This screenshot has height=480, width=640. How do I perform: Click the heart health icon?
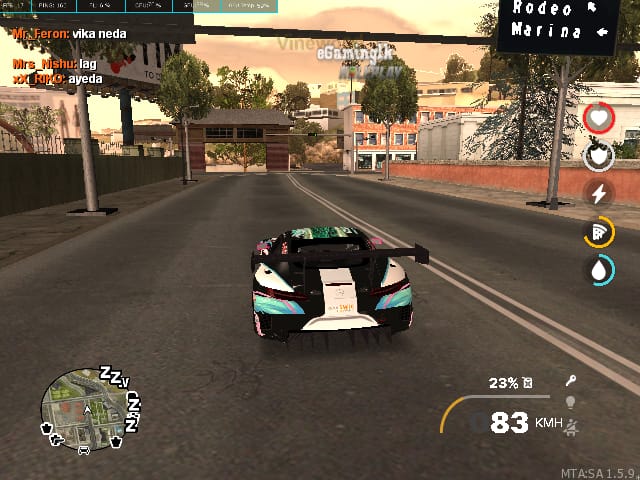tap(598, 118)
